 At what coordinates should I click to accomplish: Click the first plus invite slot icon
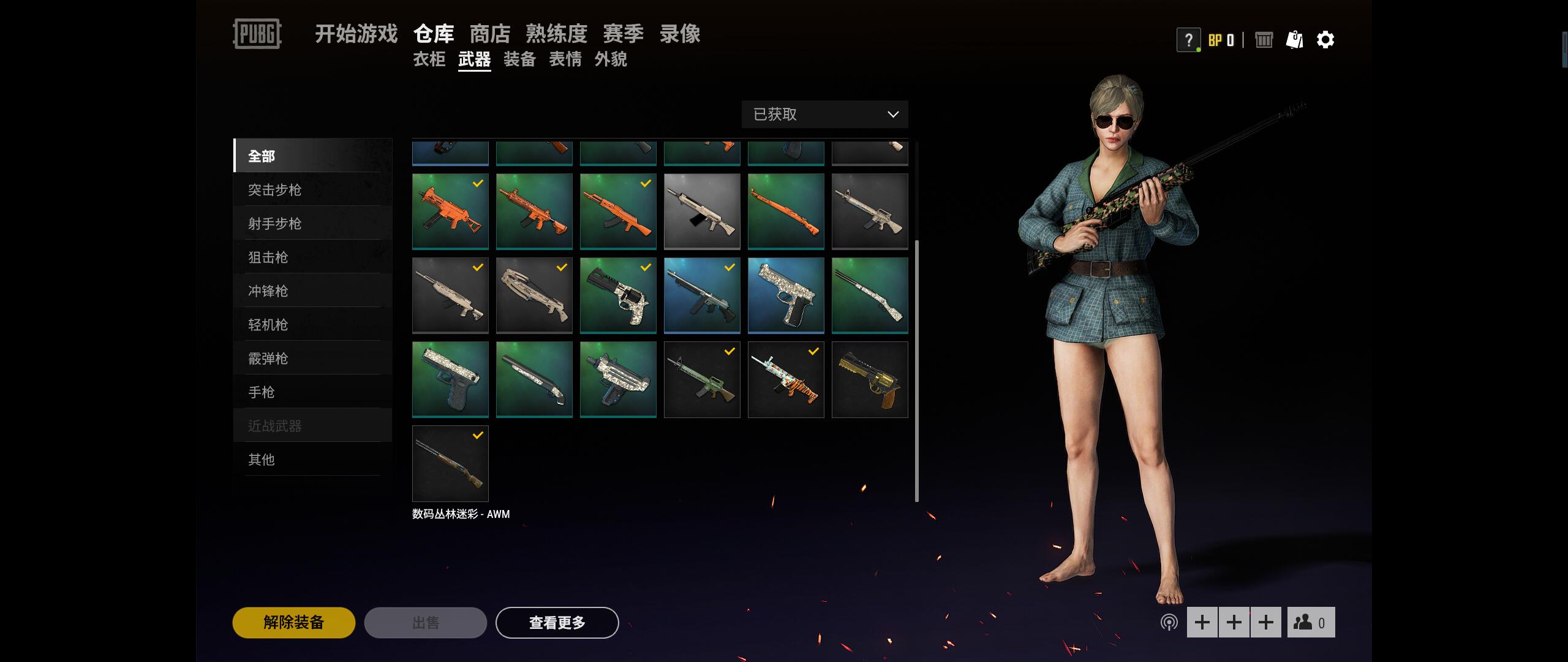(1202, 622)
